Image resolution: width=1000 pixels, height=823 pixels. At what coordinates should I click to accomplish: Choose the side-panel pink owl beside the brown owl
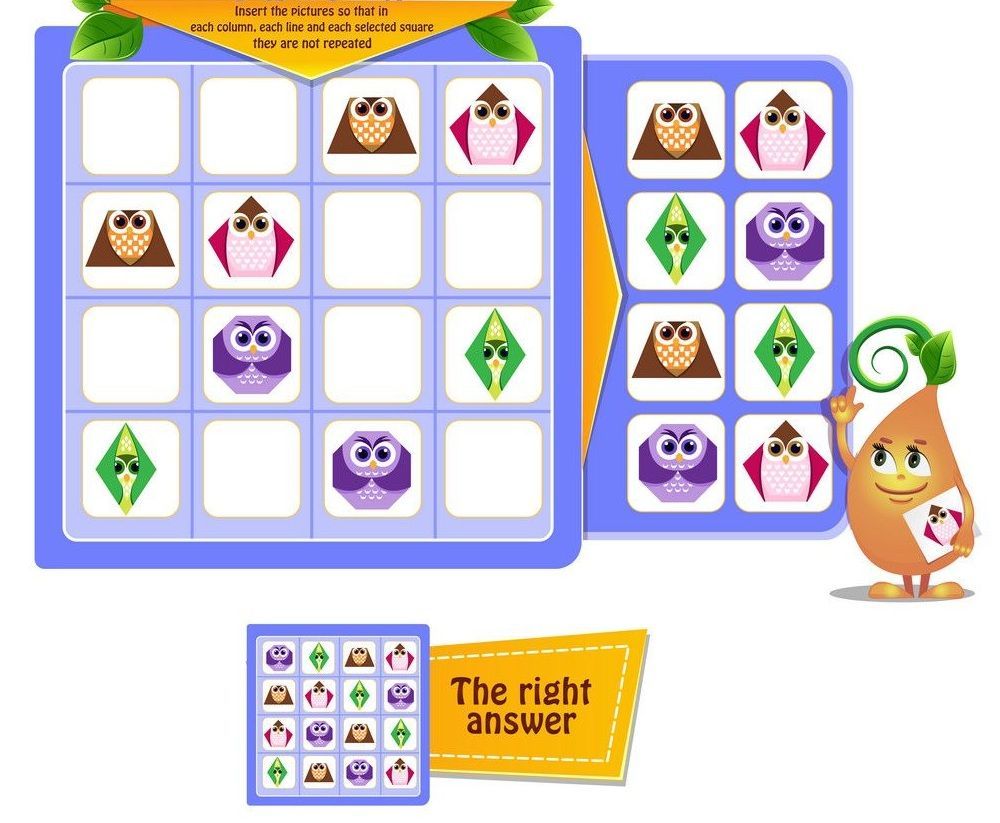[x=784, y=130]
